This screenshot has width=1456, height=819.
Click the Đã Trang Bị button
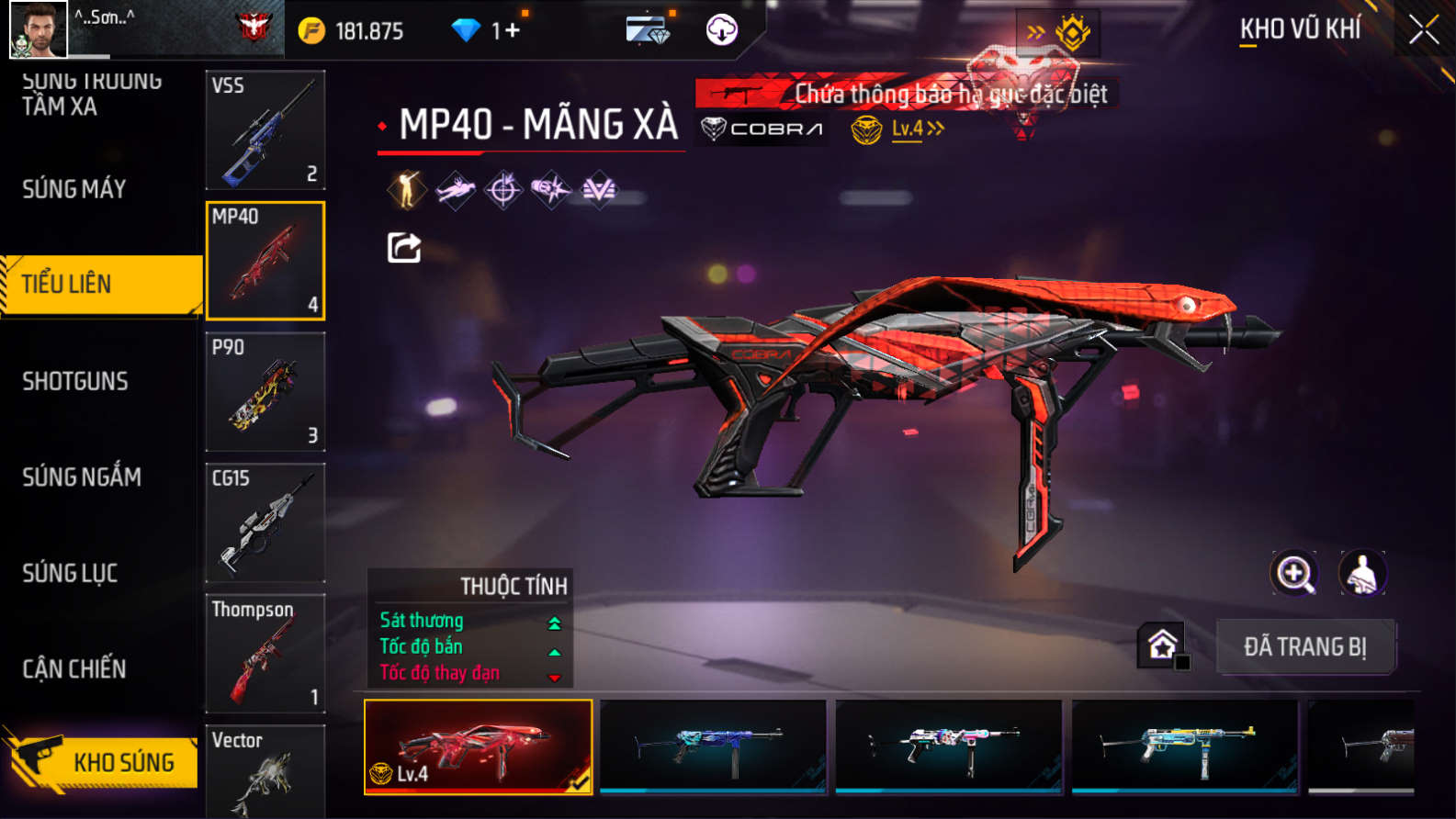(1305, 646)
